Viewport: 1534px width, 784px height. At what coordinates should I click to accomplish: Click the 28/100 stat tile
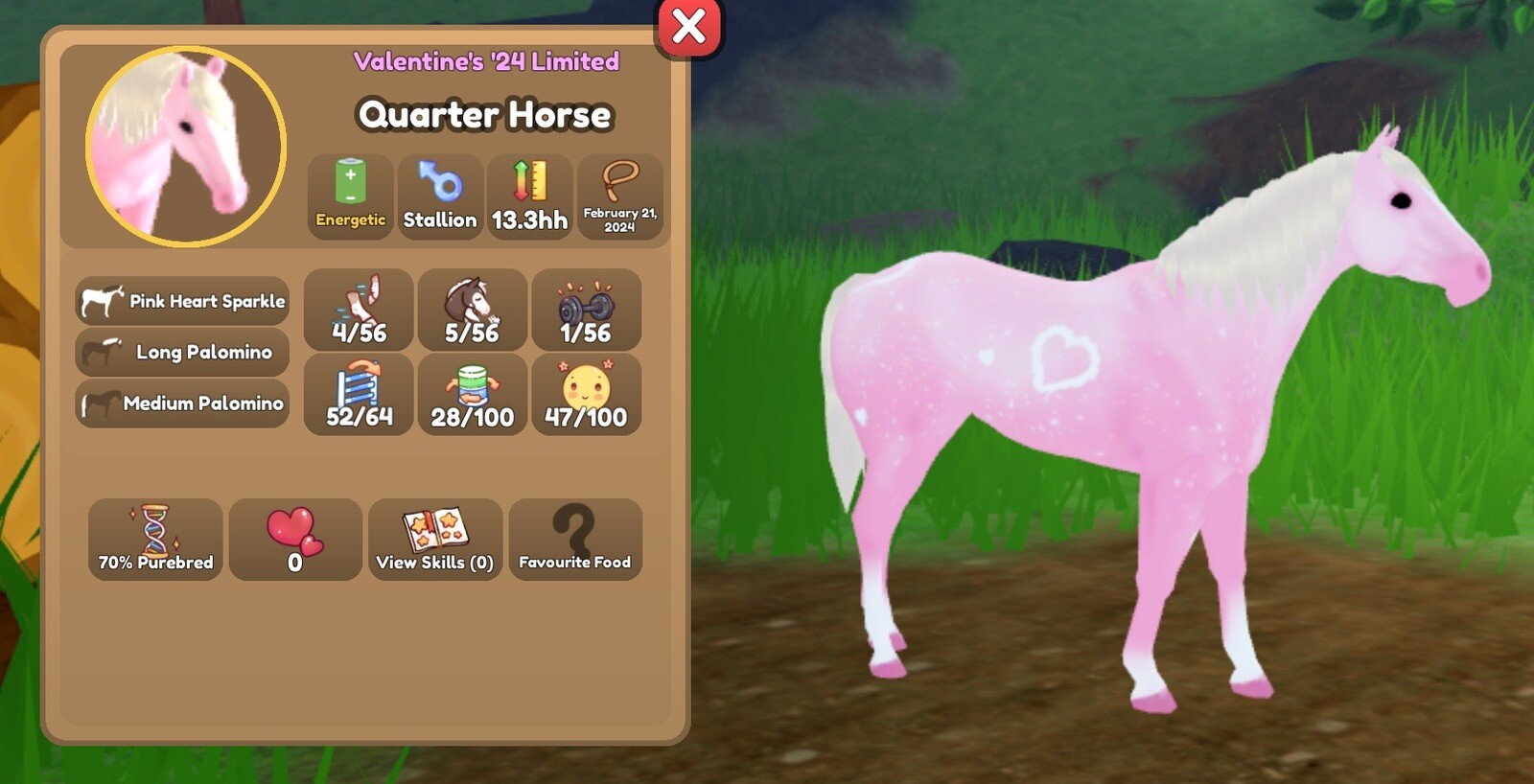click(x=472, y=394)
